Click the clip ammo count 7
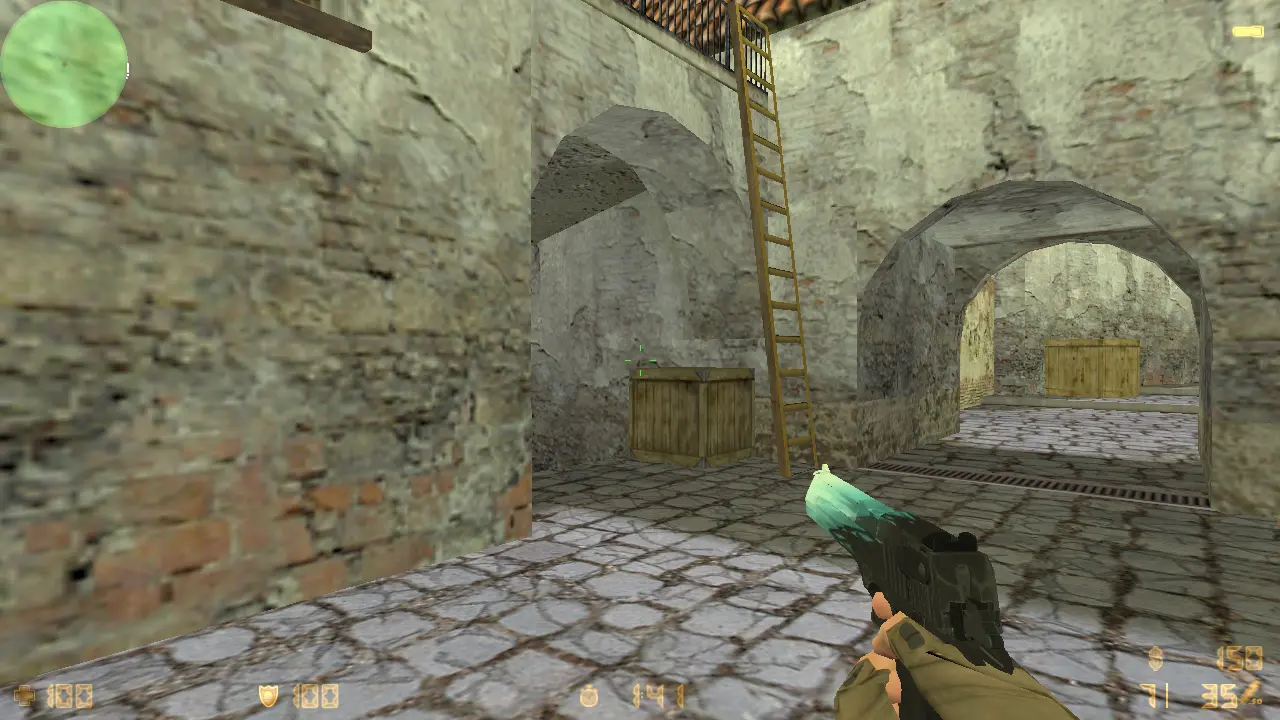 point(1150,694)
